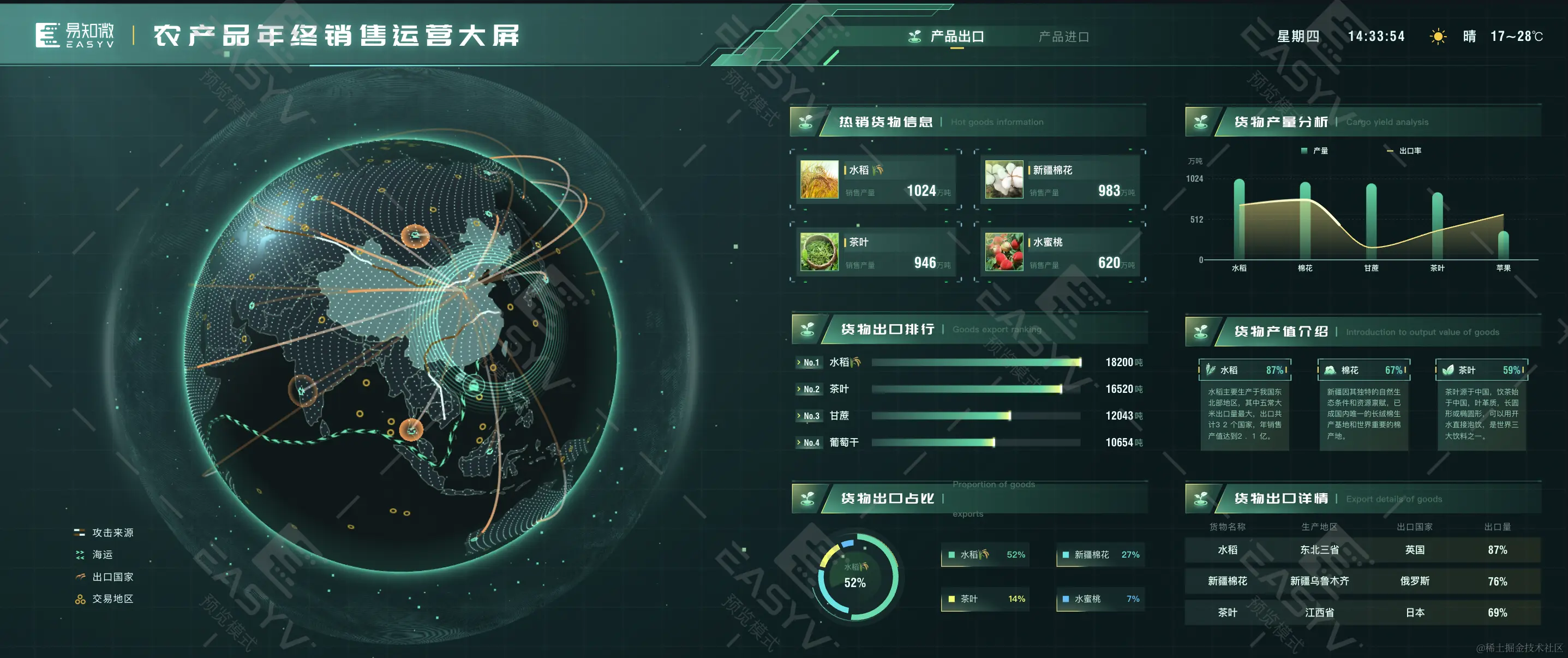Open the 新疆棉花 hot goods card showing 983
The height and width of the screenshot is (658, 1568).
pyautogui.click(x=1059, y=180)
